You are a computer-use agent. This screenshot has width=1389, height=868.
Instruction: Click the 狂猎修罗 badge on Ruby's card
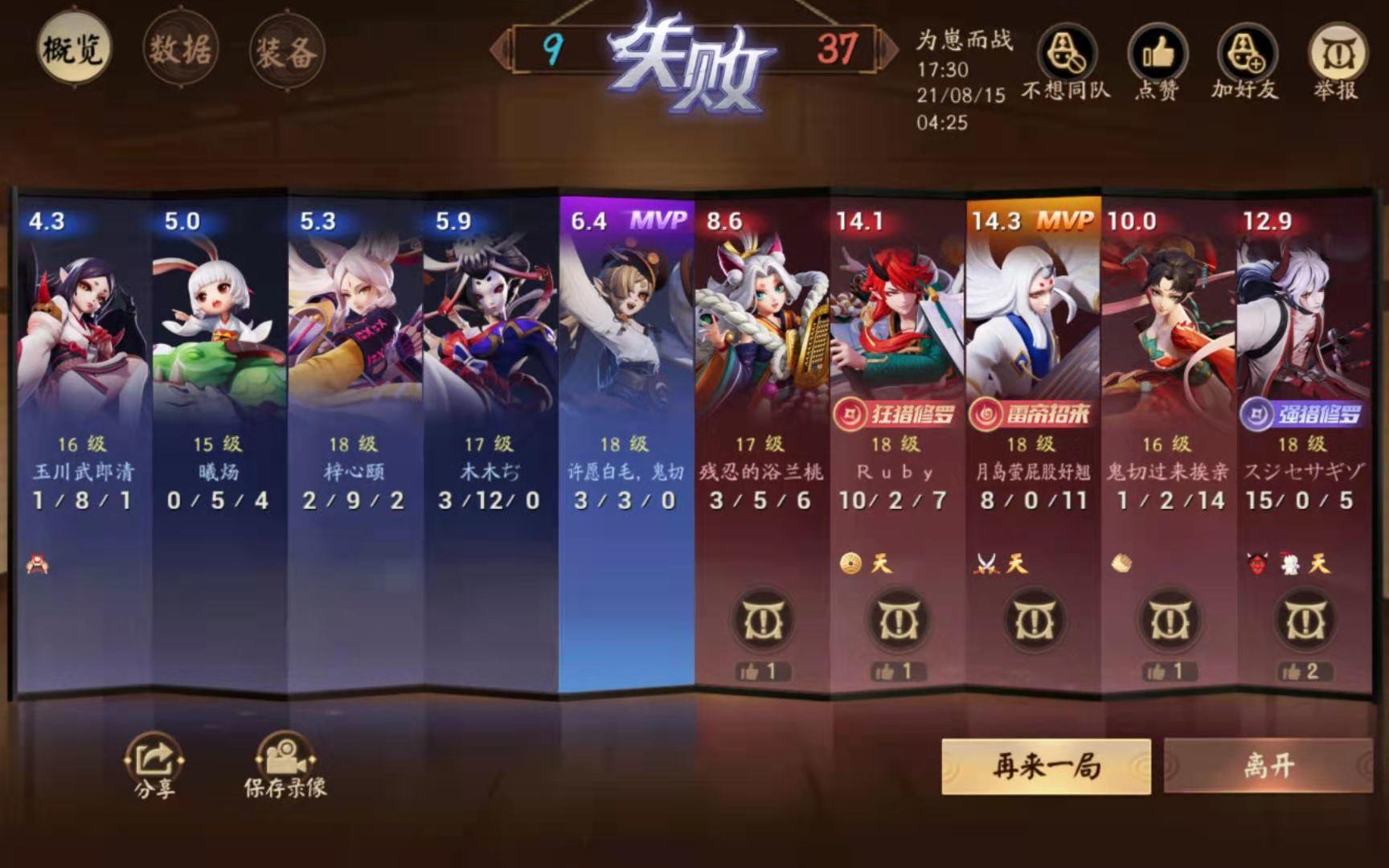pos(895,411)
